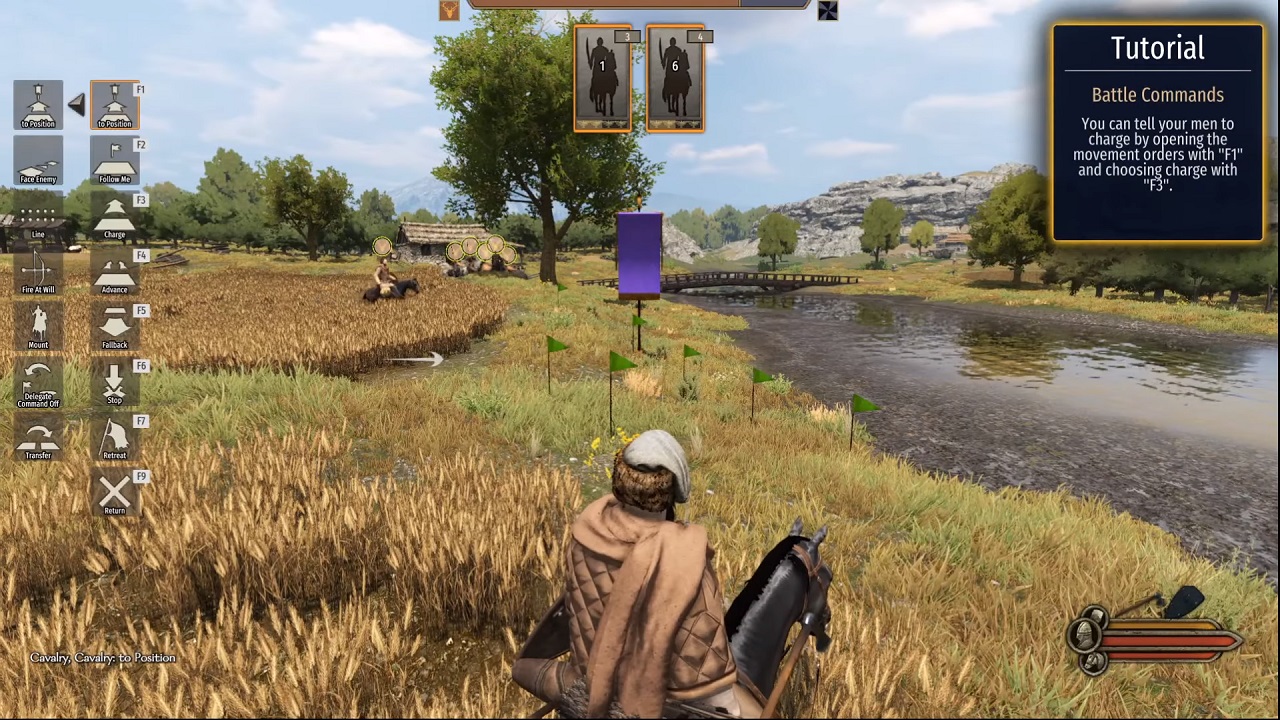
Task: Select the Fallback (F5) order icon
Action: coord(114,327)
